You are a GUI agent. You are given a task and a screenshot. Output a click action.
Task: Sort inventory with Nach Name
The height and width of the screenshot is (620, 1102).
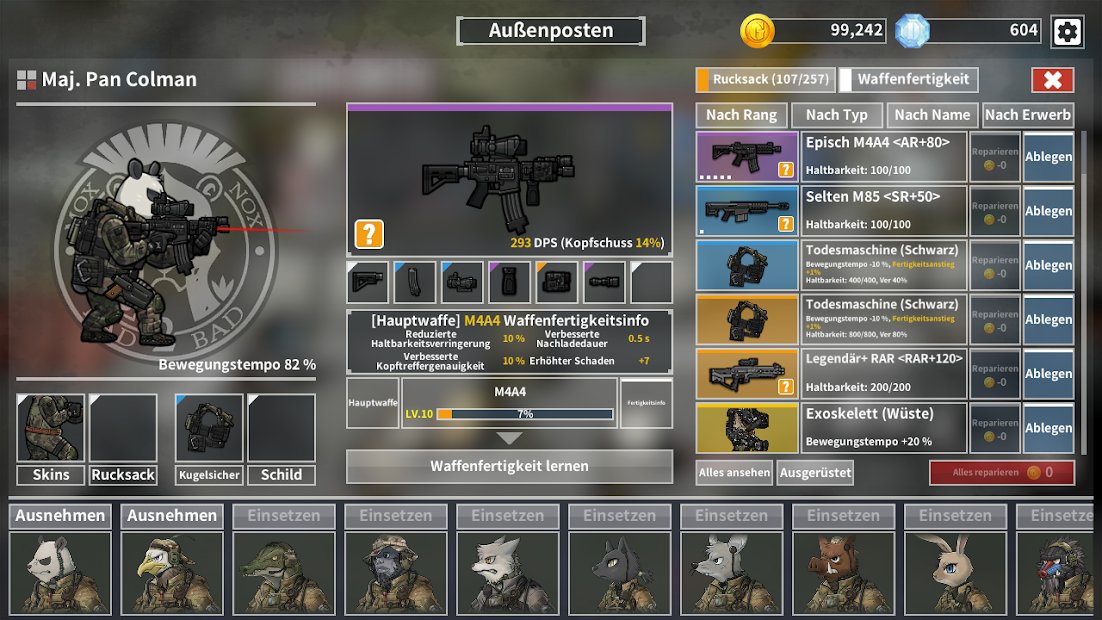coord(932,115)
